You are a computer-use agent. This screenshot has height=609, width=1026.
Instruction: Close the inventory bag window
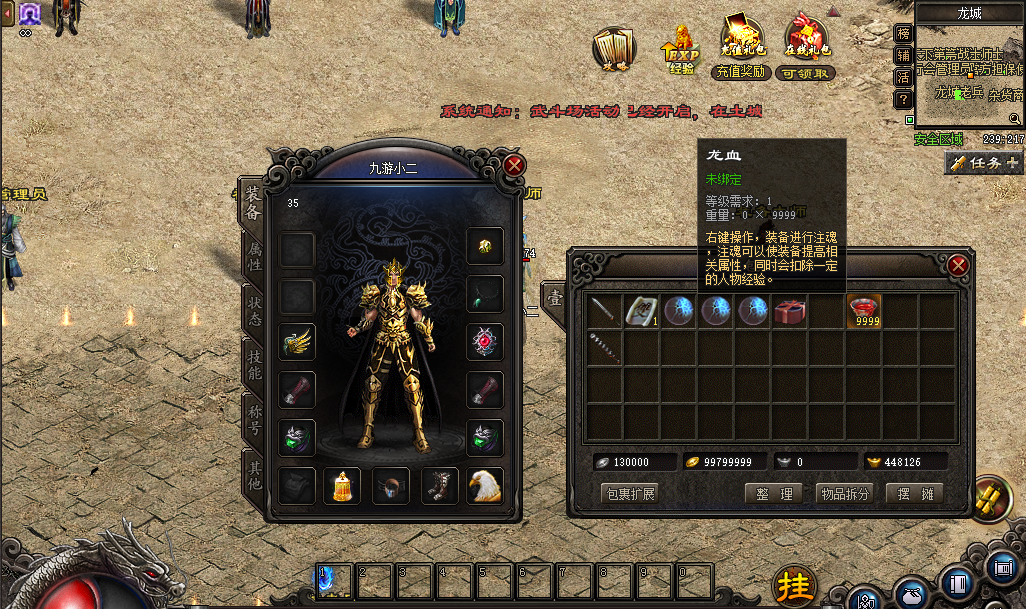click(x=958, y=265)
